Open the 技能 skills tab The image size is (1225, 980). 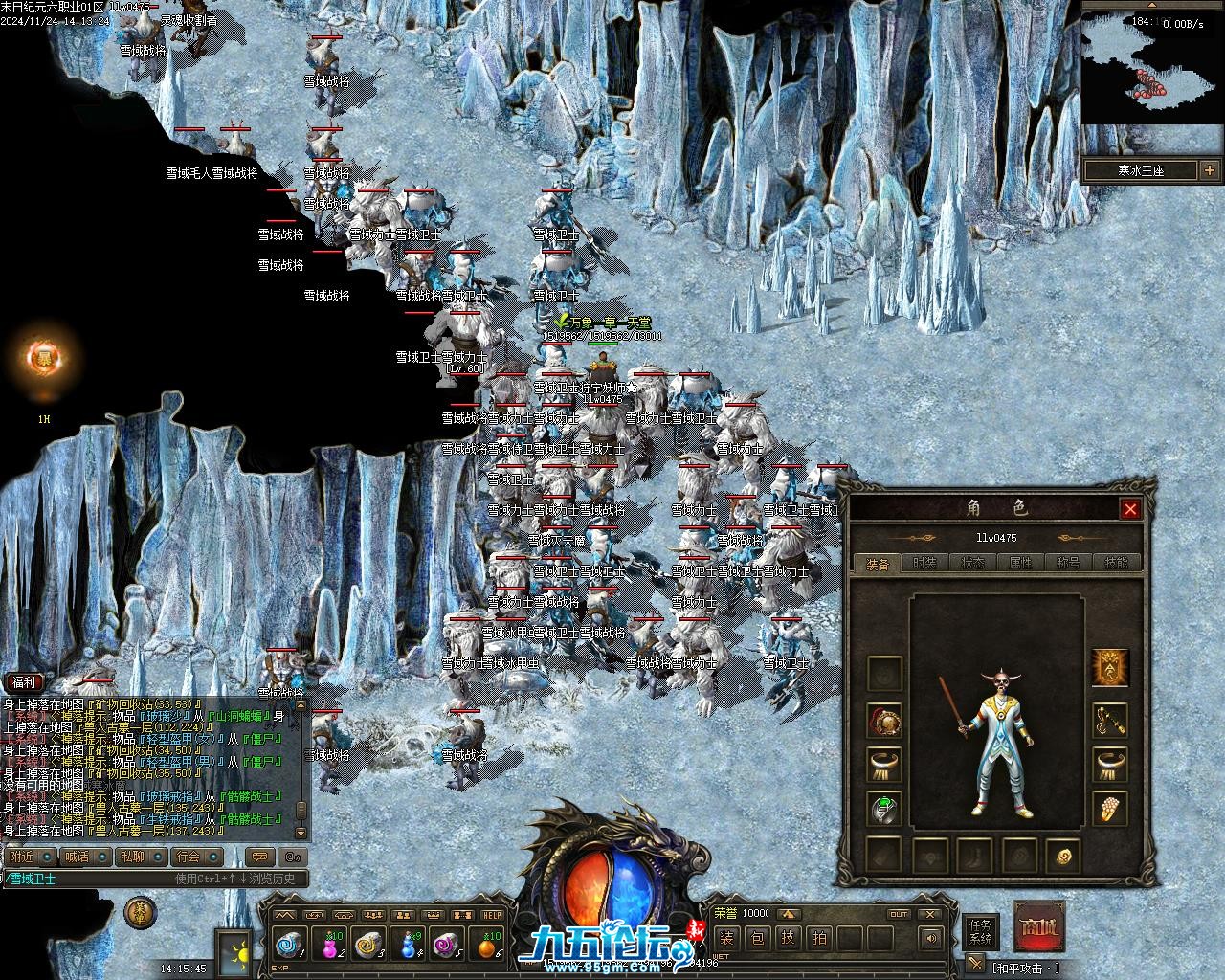(x=1116, y=564)
